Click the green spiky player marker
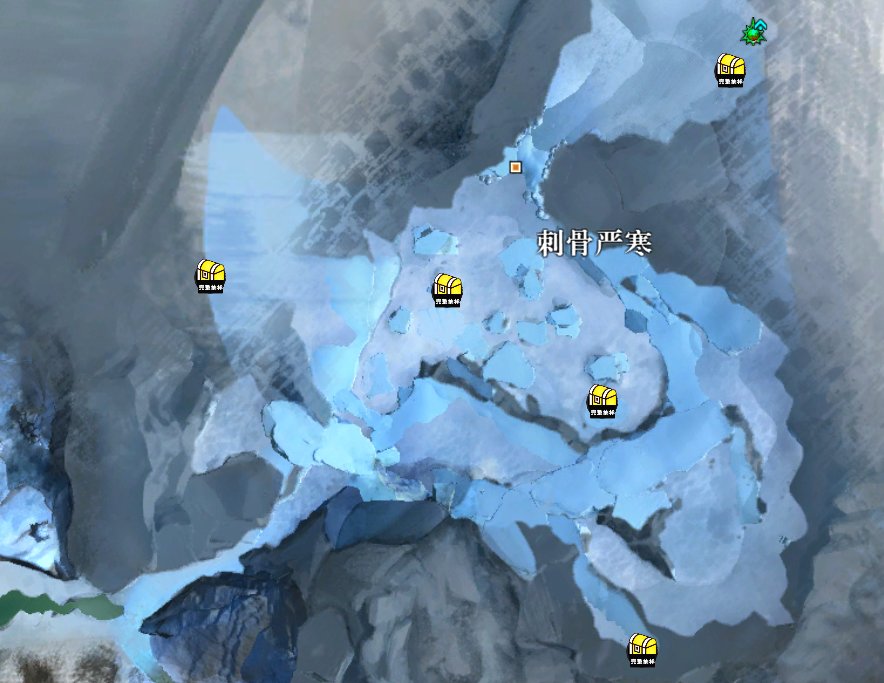The width and height of the screenshot is (884, 683). [x=751, y=35]
